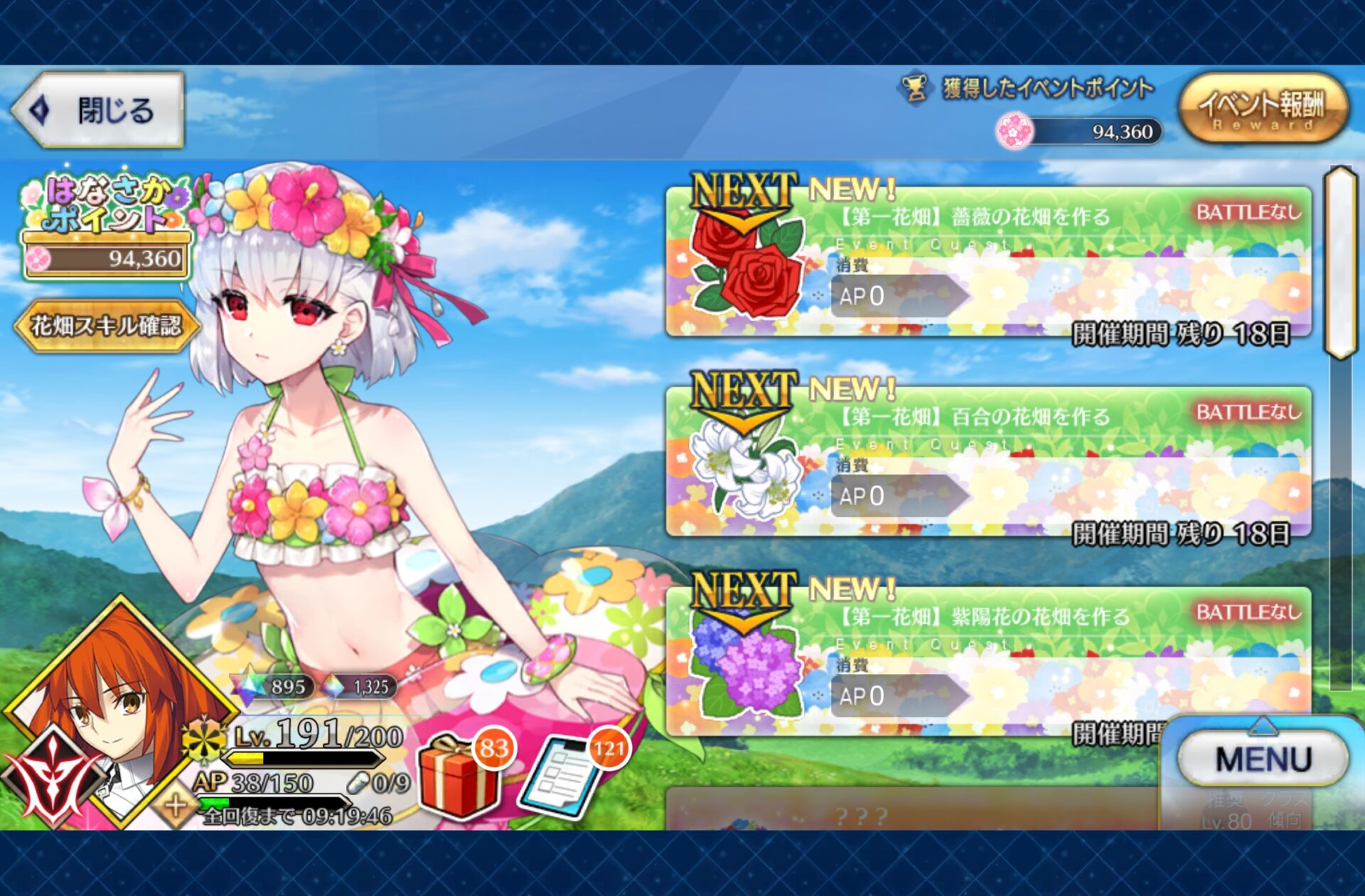The width and height of the screenshot is (1365, 896).
Task: Open the イベント報酬 Reward button
Action: click(x=1263, y=109)
